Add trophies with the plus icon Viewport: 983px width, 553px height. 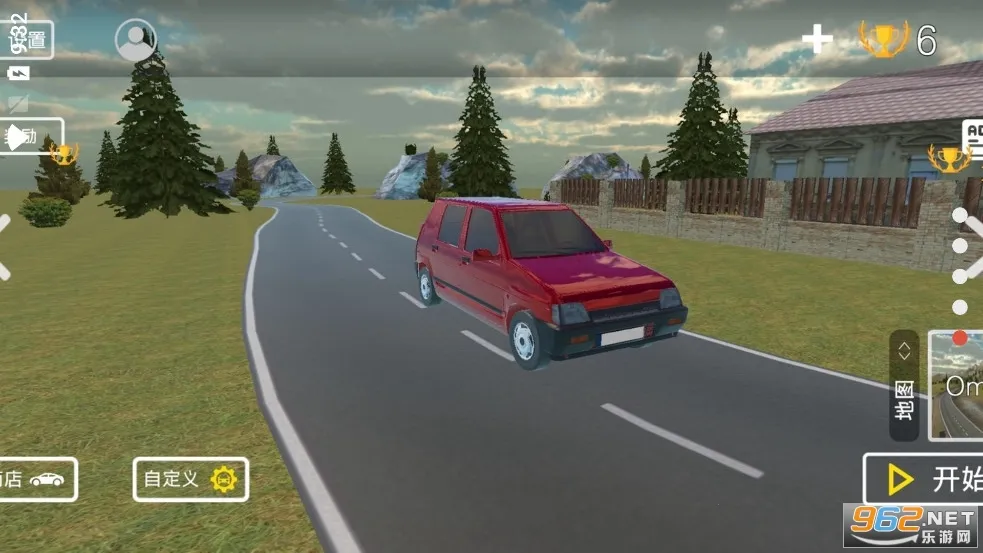[x=817, y=40]
